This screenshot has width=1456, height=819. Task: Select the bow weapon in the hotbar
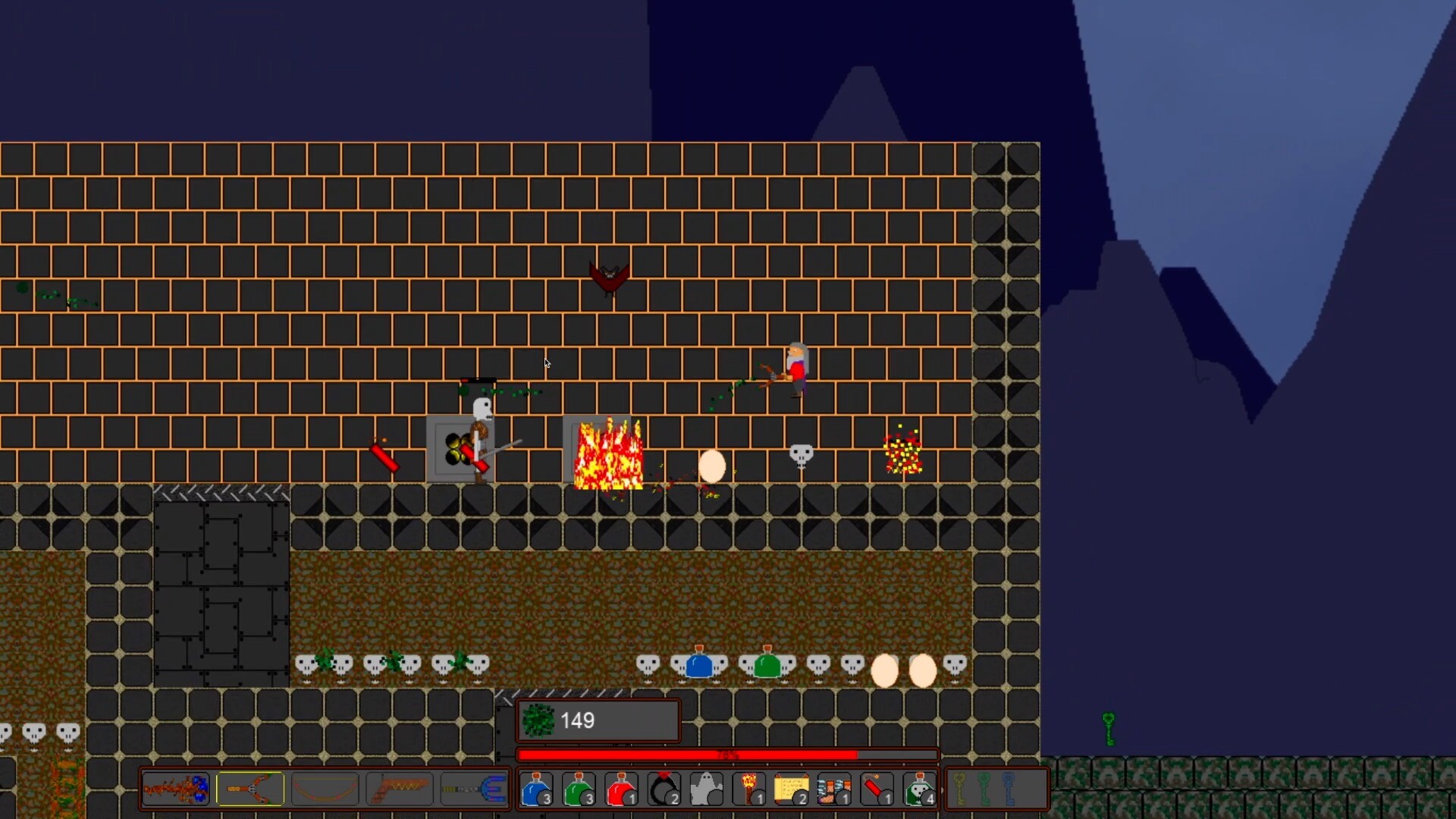coord(325,789)
